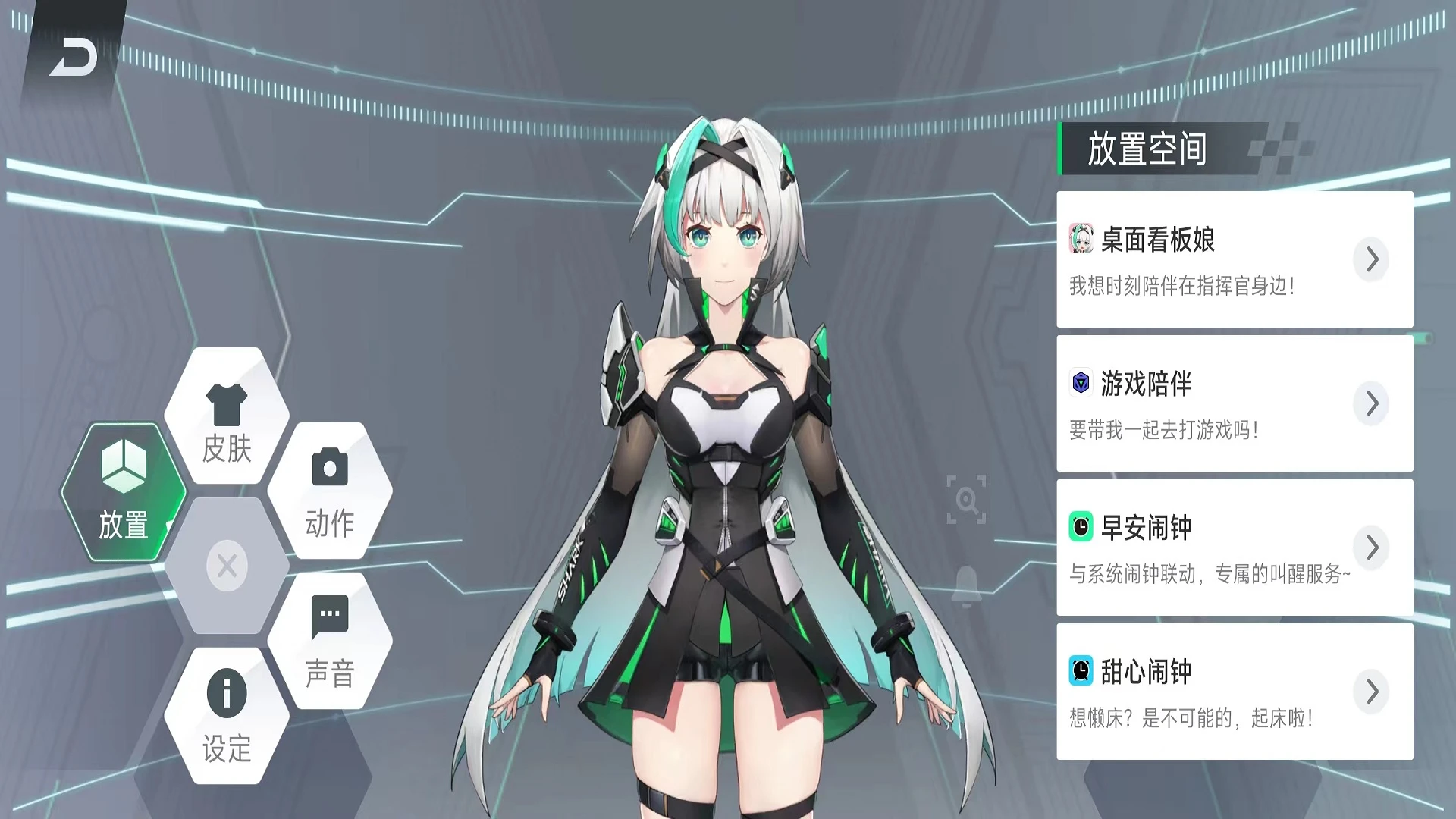Click the purple cube icon beside 游戏陪伴
The width and height of the screenshot is (1456, 819).
[x=1080, y=384]
